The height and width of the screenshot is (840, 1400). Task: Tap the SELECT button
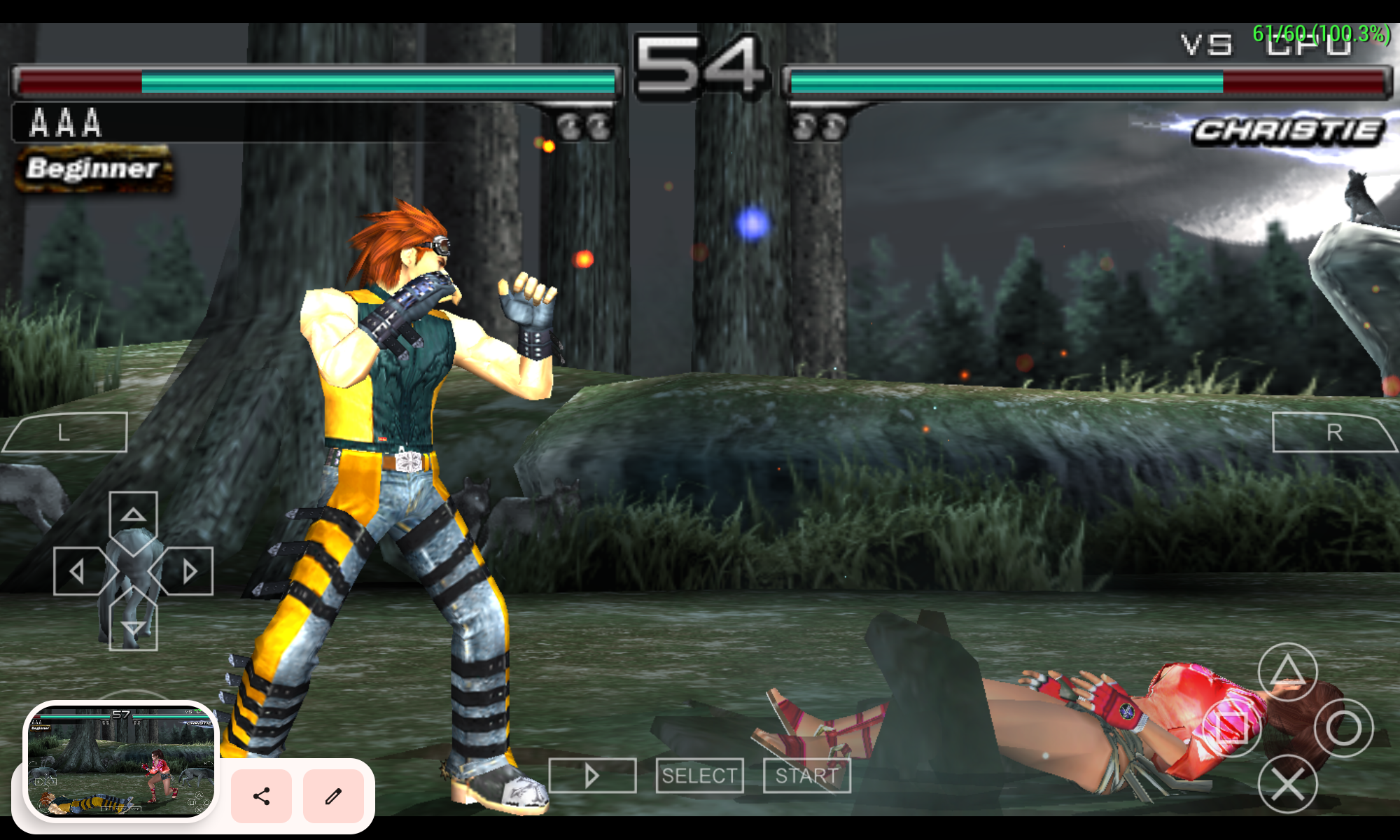[699, 776]
